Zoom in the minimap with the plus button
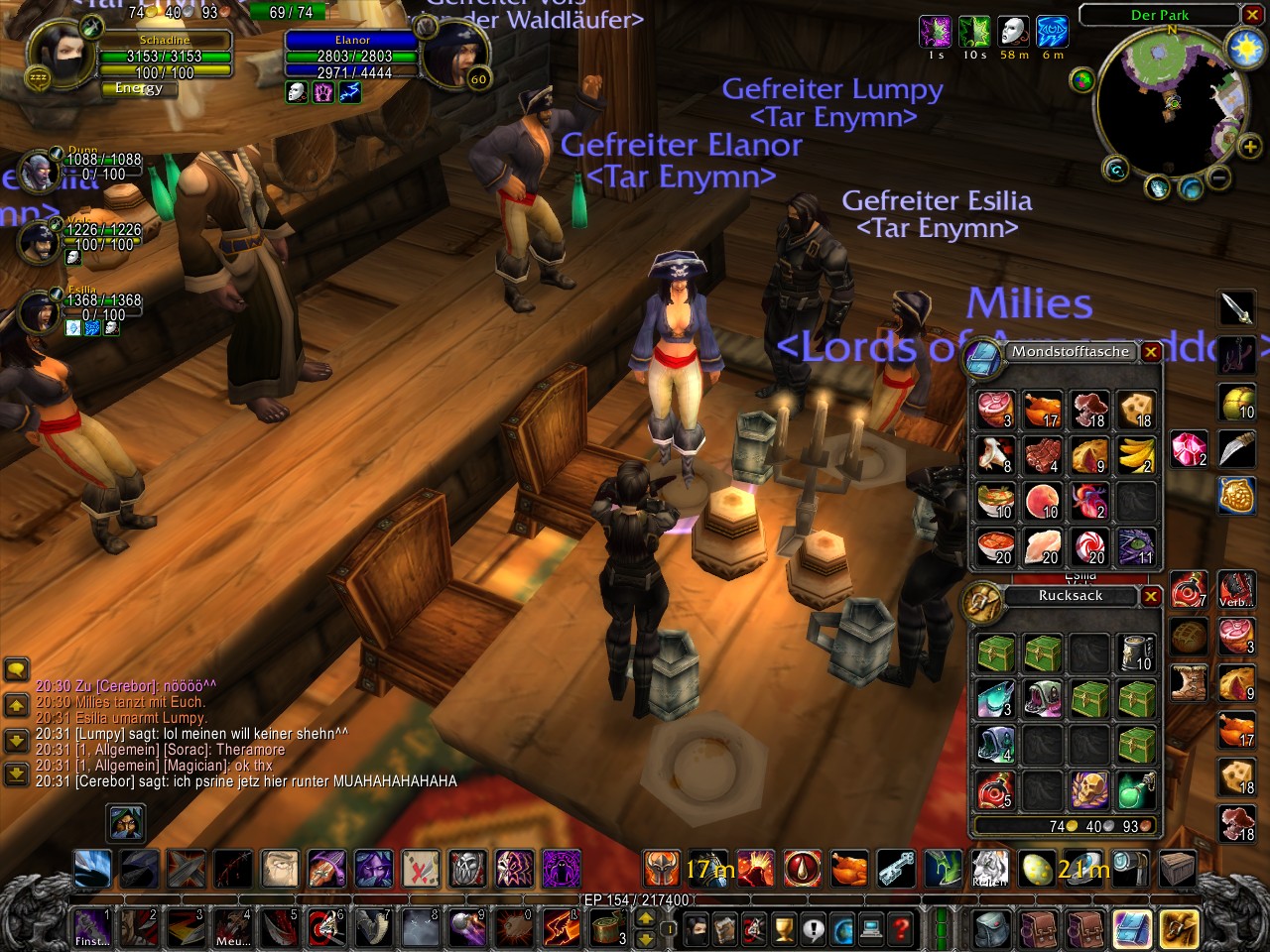1270x952 pixels. pyautogui.click(x=1249, y=147)
